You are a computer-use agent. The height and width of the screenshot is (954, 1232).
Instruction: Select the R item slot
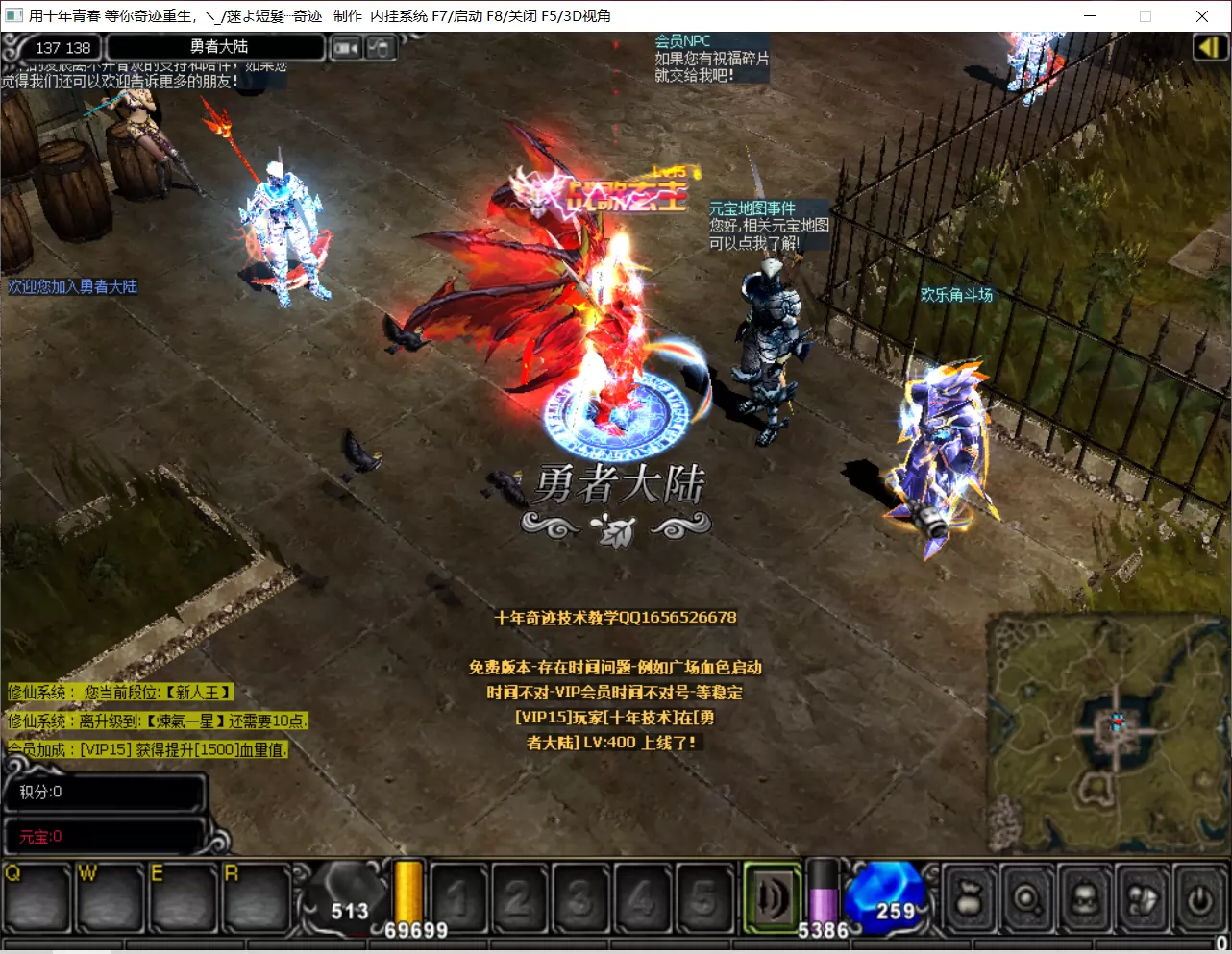[256, 899]
